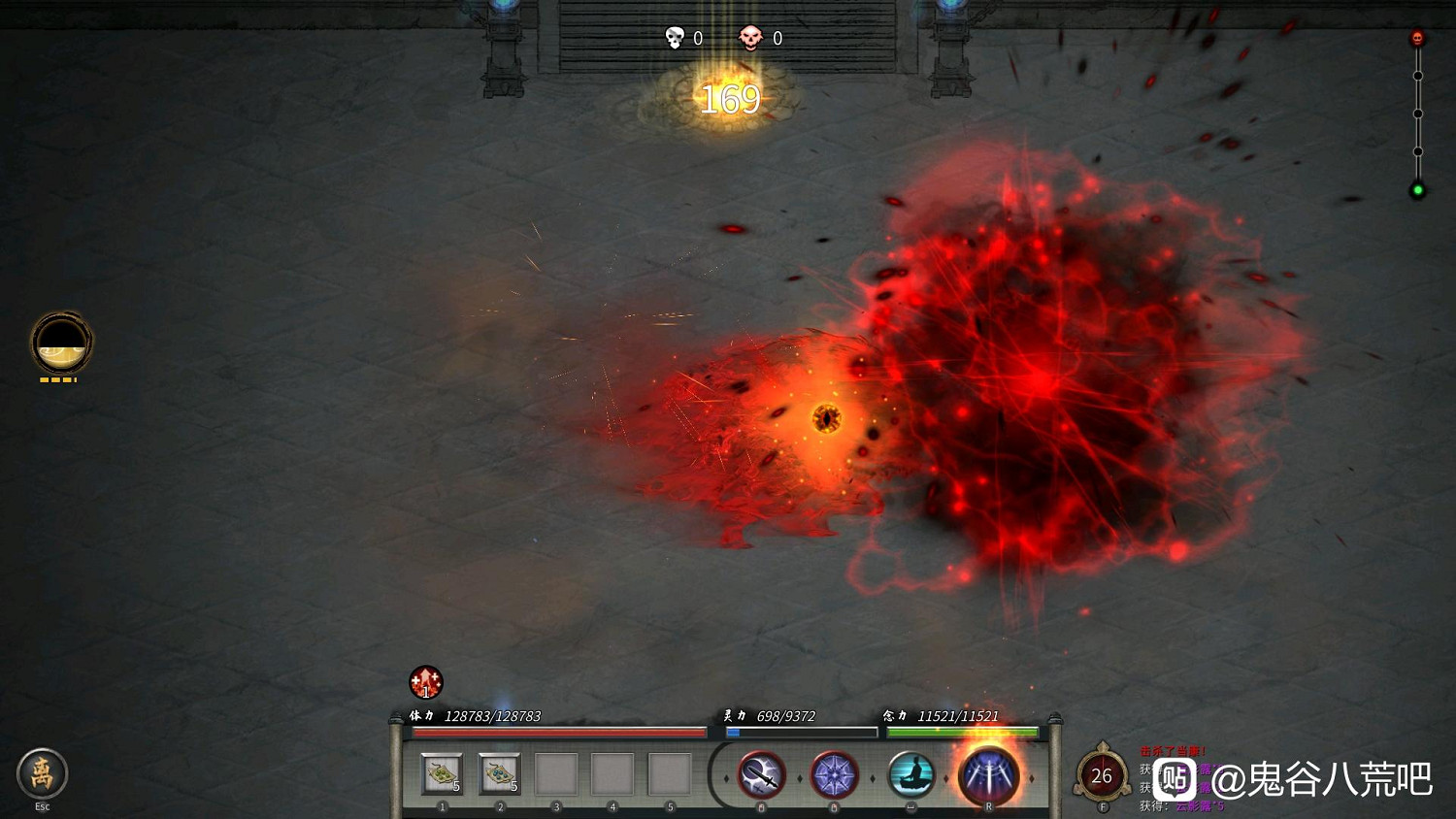Viewport: 1456px width, 819px height.
Task: Activate the eight-pointed star skill icon
Action: click(834, 775)
